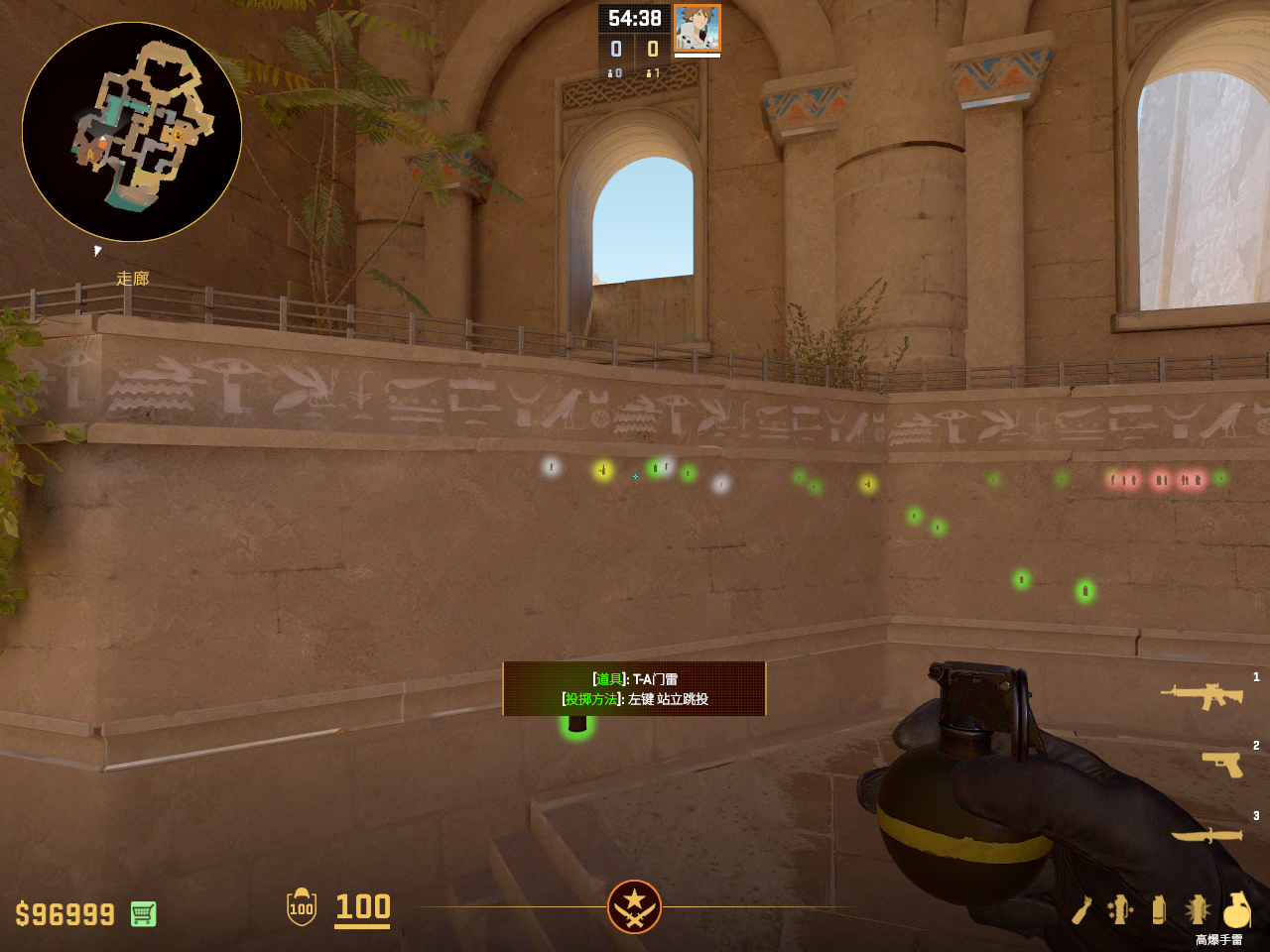The width and height of the screenshot is (1270, 952).
Task: Select the highlighted HE grenade icon
Action: click(x=1236, y=909)
